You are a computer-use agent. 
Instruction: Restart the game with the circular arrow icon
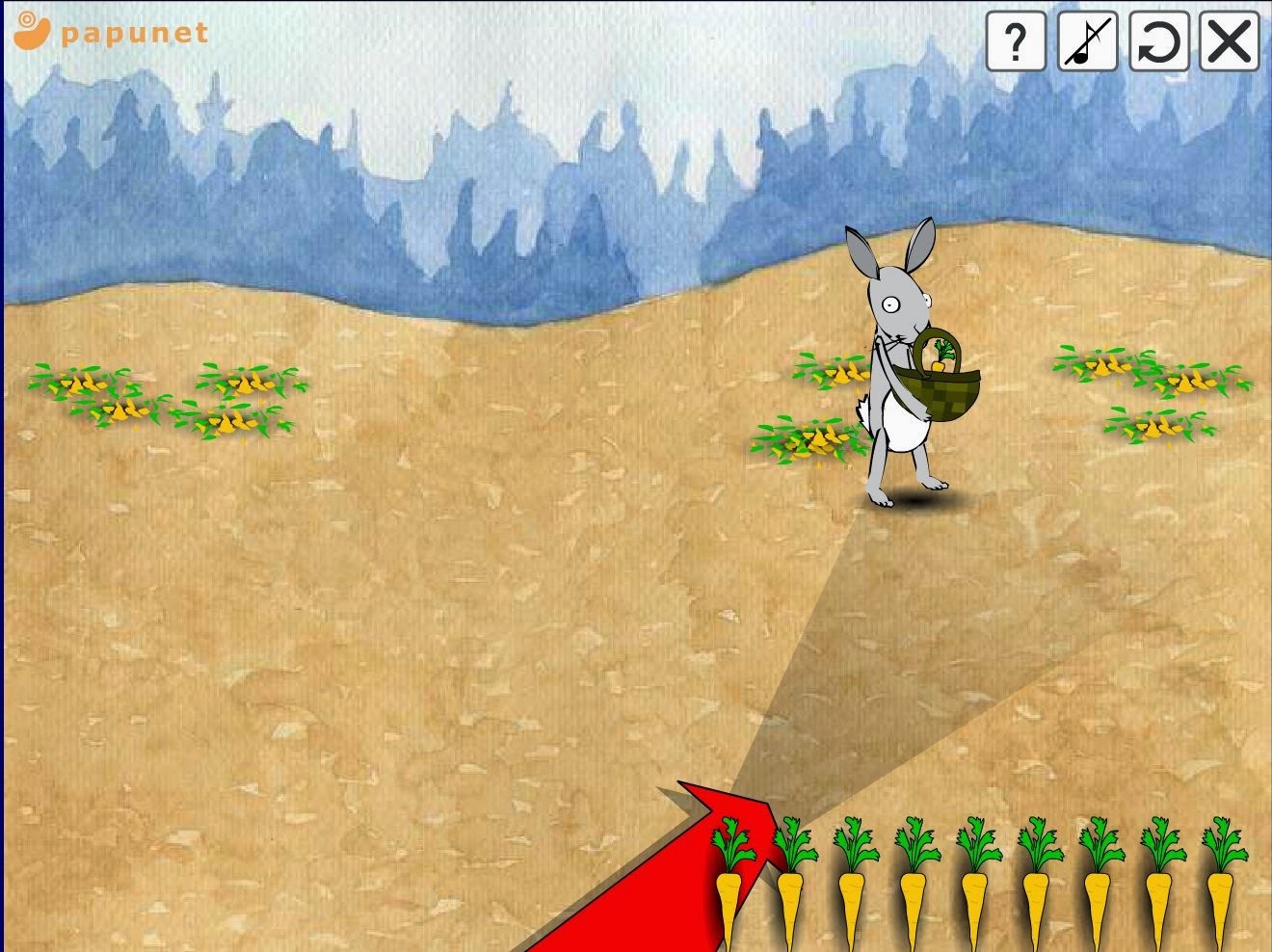click(1158, 42)
